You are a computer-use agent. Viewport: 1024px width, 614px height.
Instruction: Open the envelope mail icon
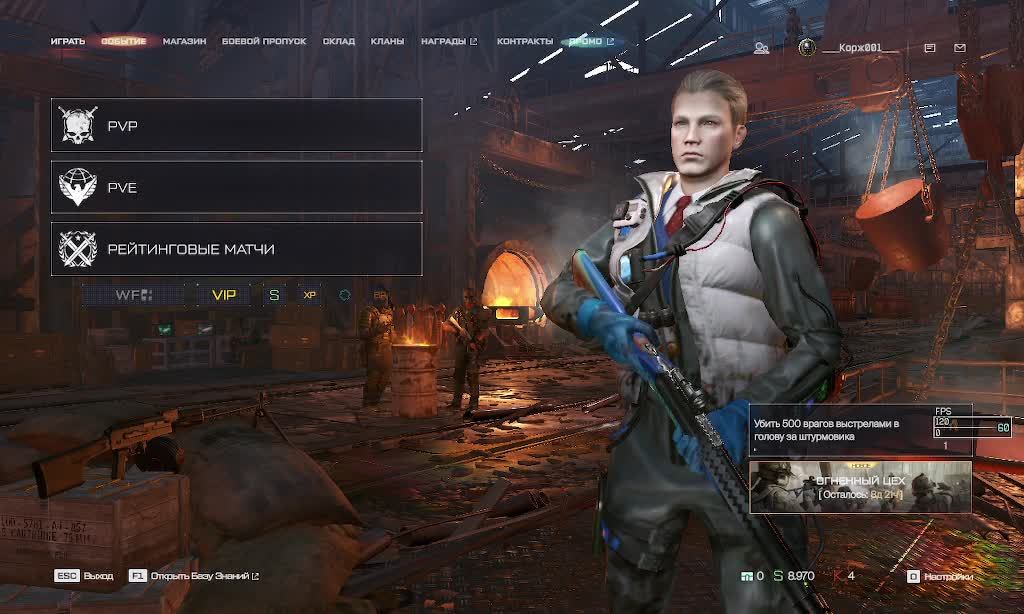[x=960, y=47]
